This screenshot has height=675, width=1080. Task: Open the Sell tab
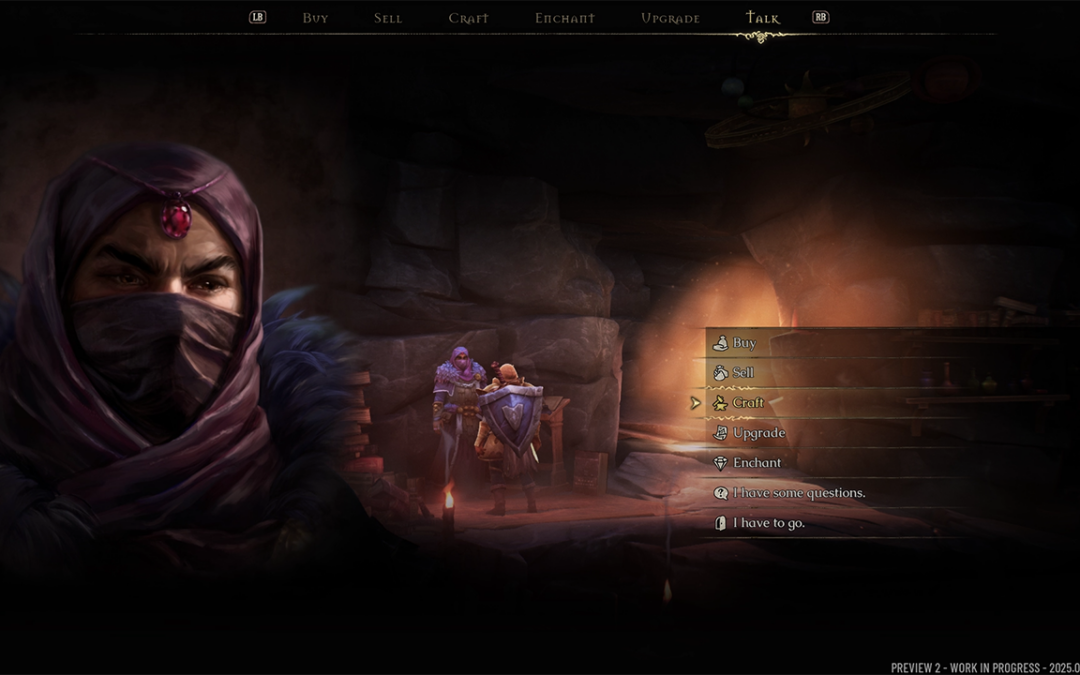(388, 18)
